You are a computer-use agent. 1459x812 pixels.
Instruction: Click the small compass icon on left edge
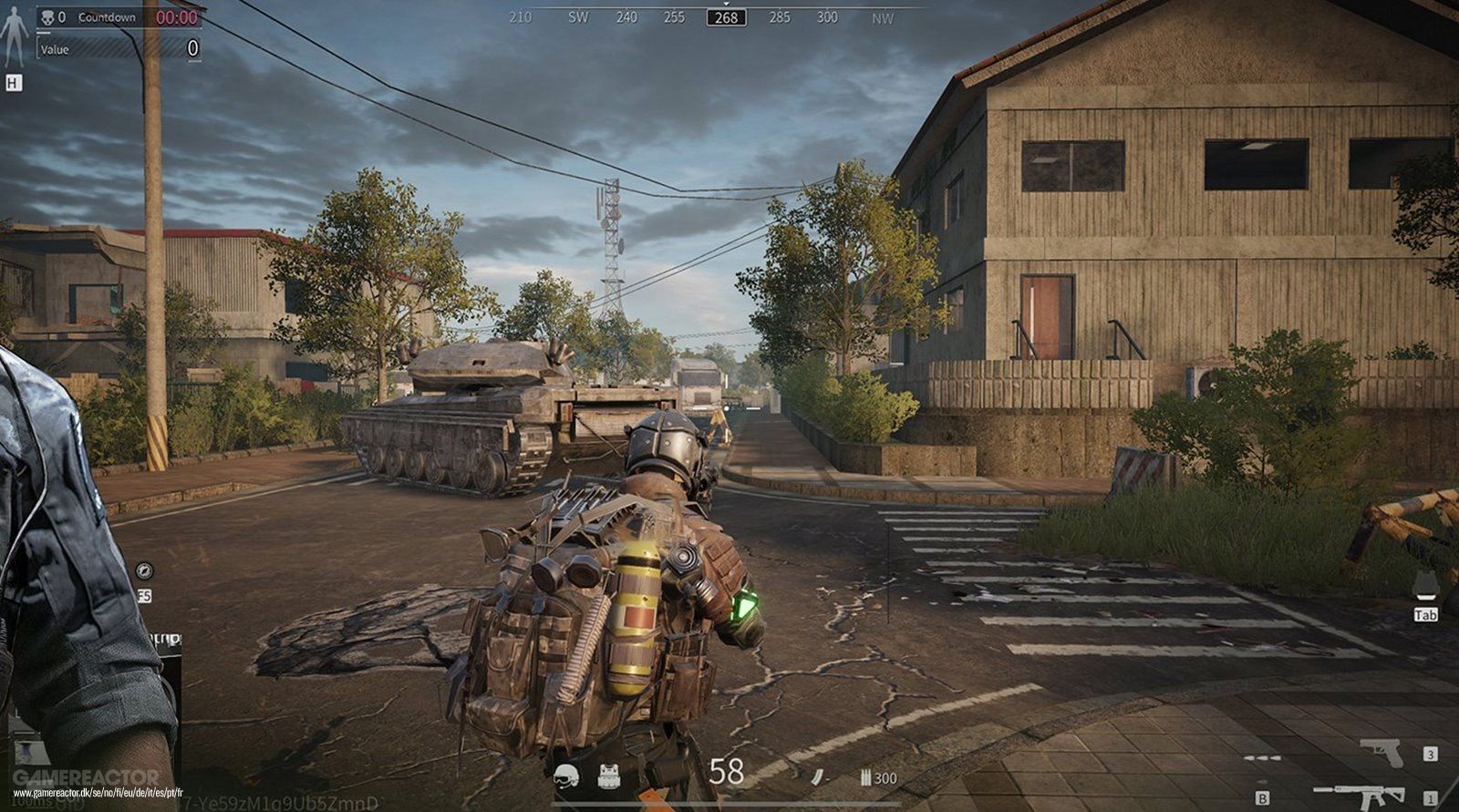144,570
